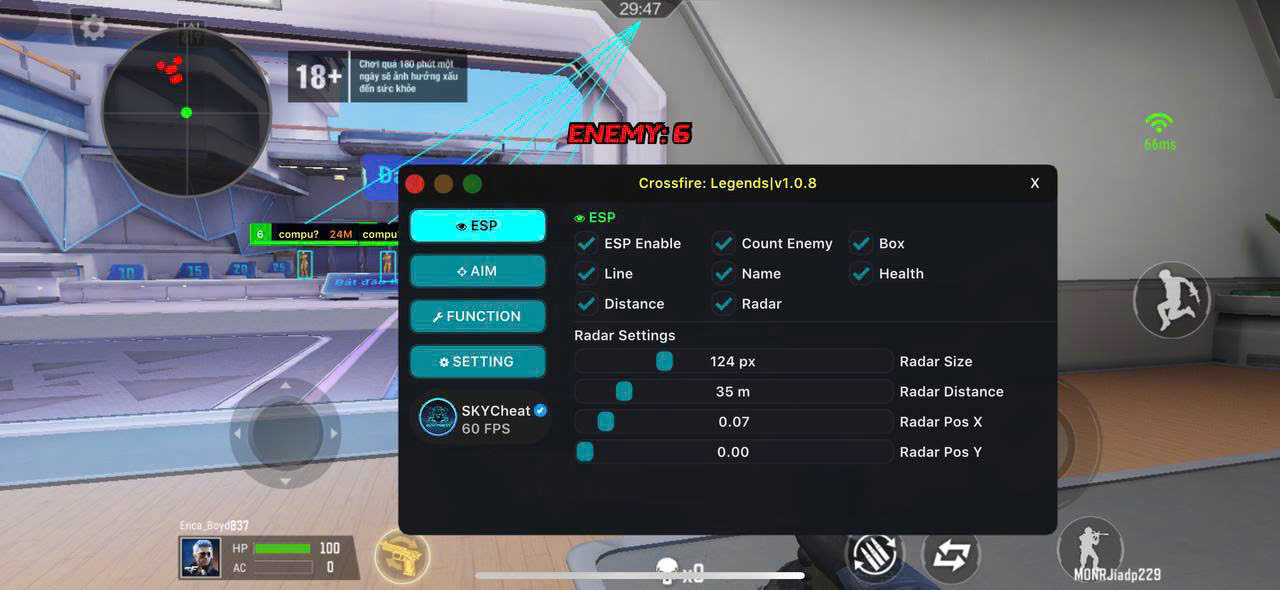Close the overlay with the X button

coord(1035,183)
